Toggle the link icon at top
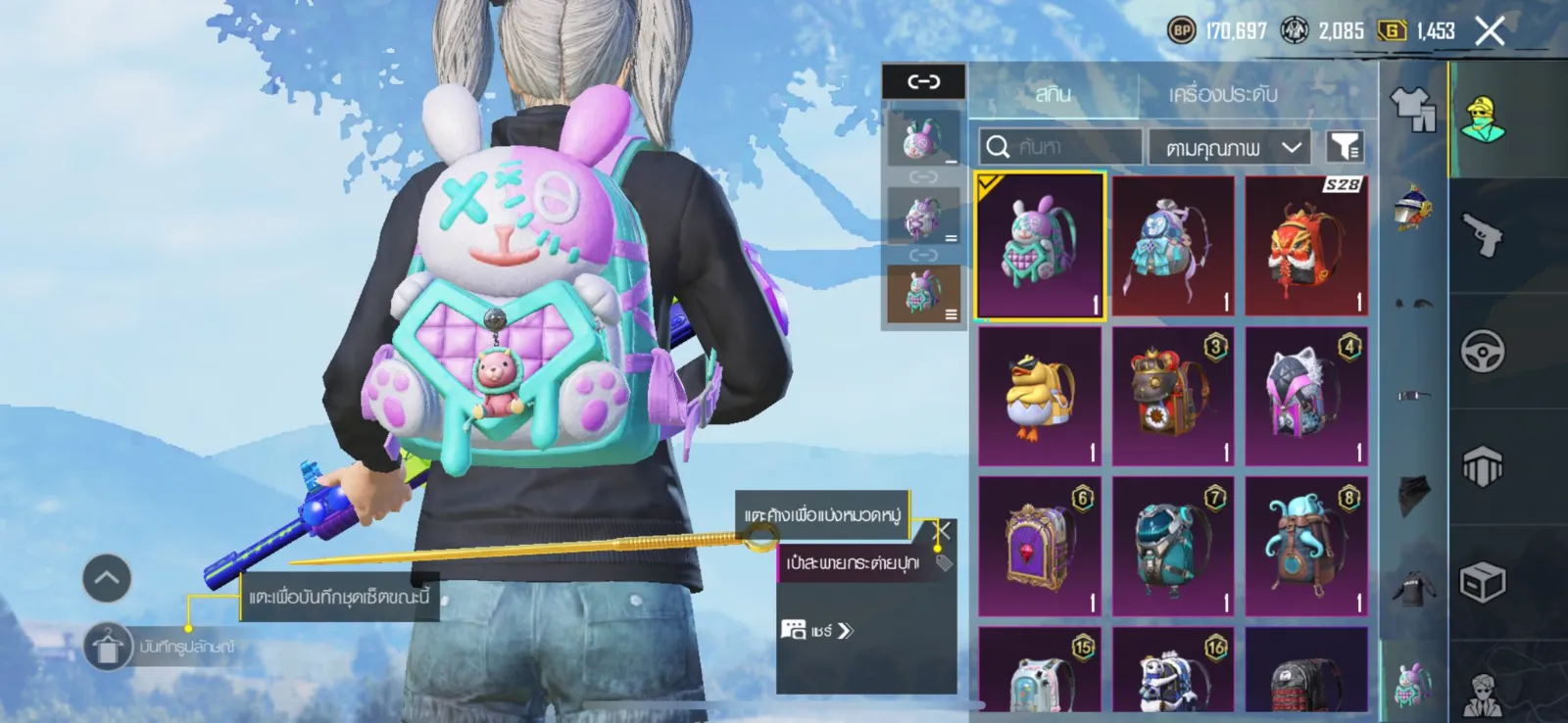The width and height of the screenshot is (1568, 723). pyautogui.click(x=923, y=81)
